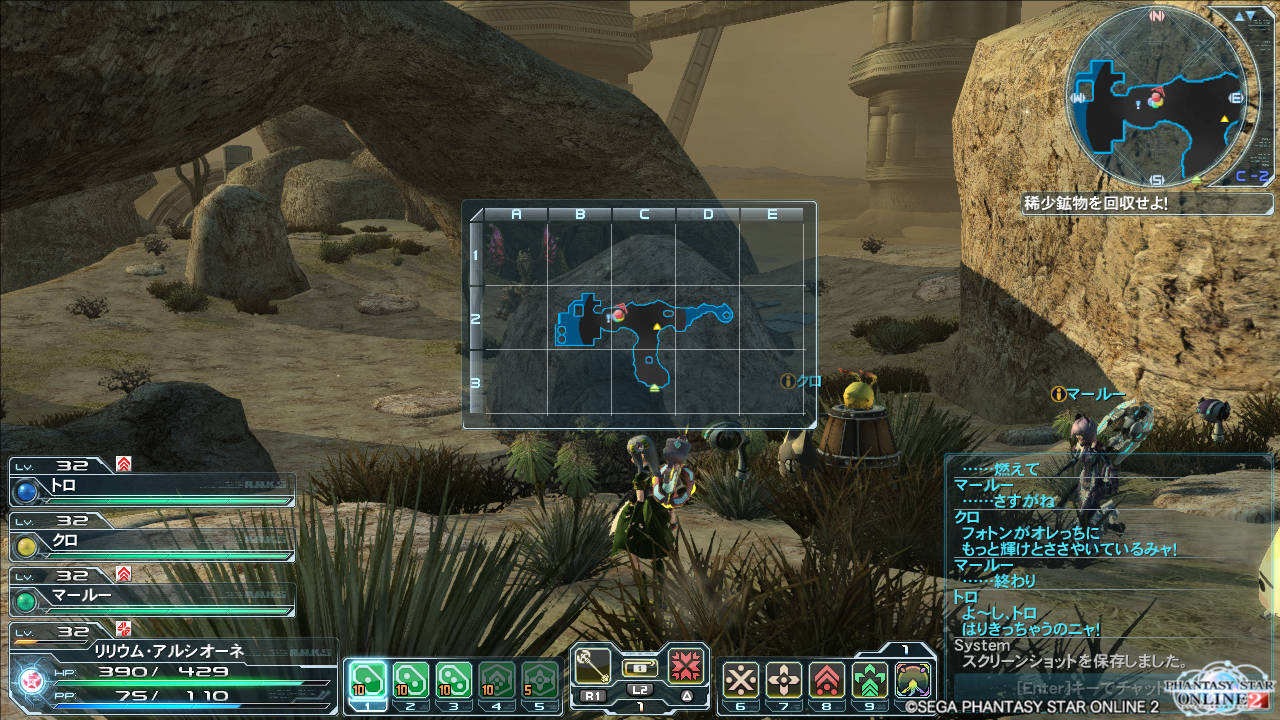Click the enlarged area grid map
Image resolution: width=1280 pixels, height=720 pixels.
(640, 316)
